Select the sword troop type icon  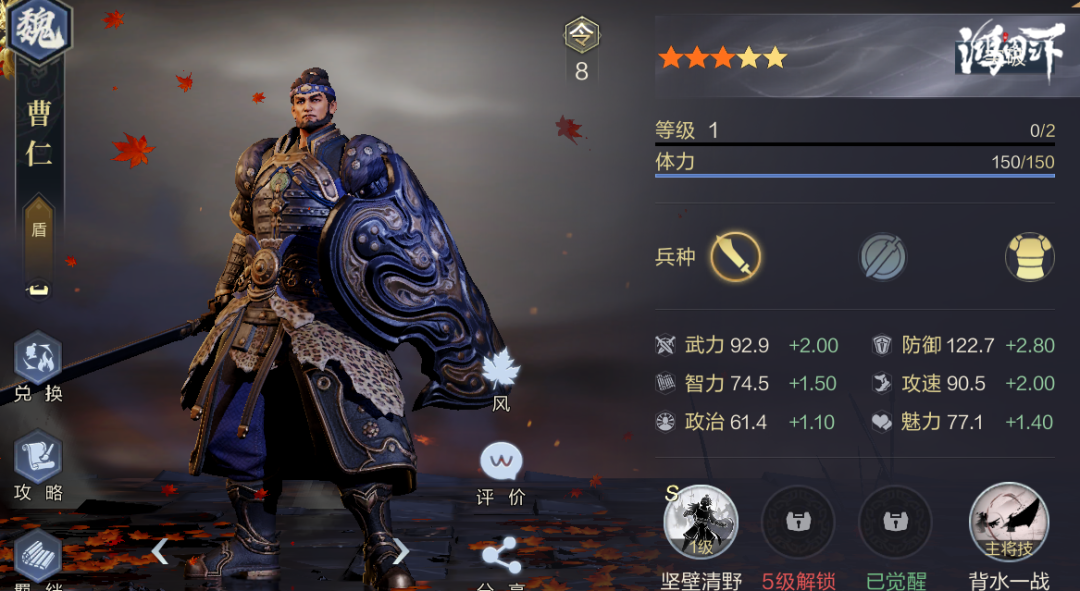735,257
